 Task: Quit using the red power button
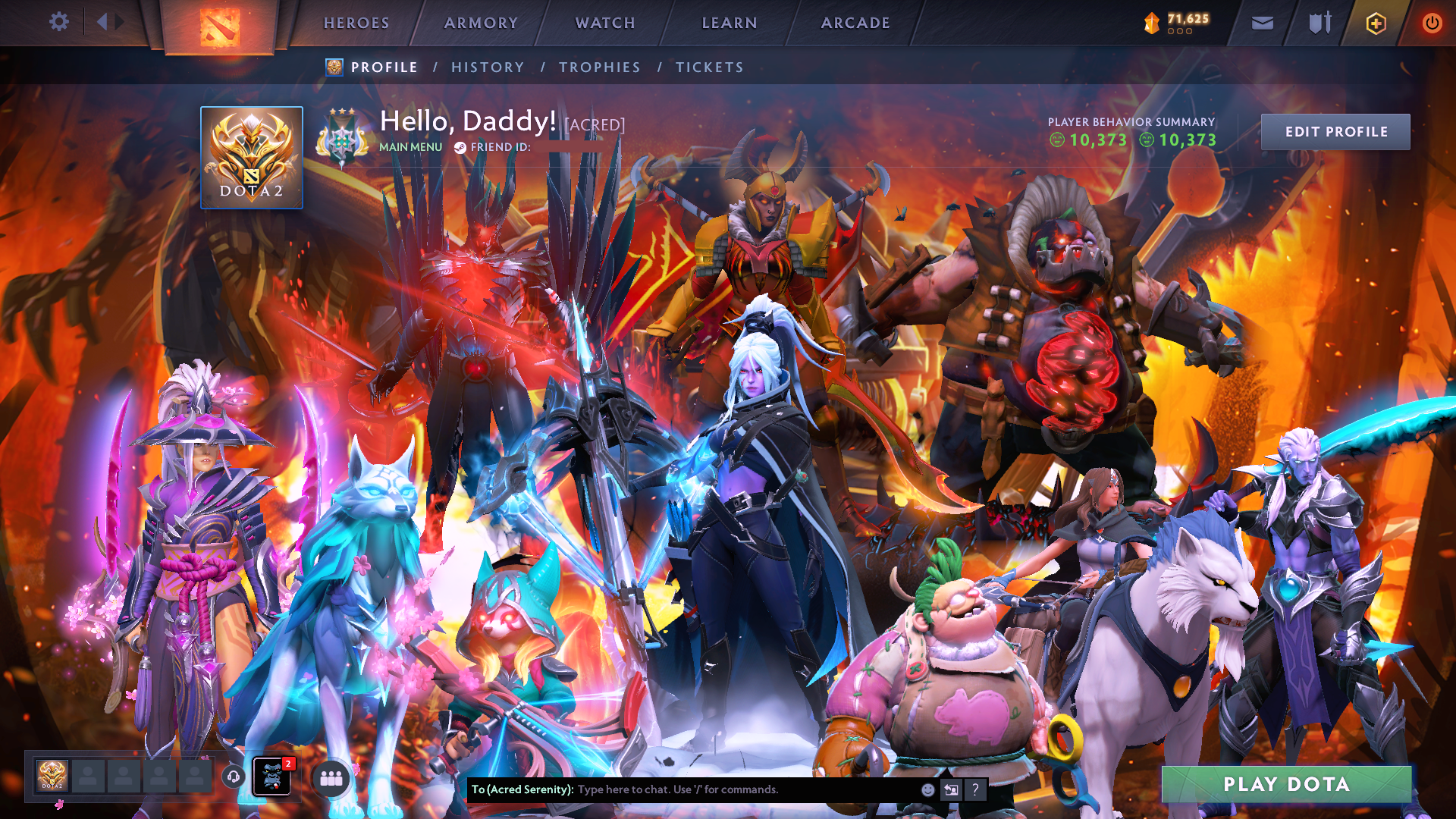(1432, 24)
